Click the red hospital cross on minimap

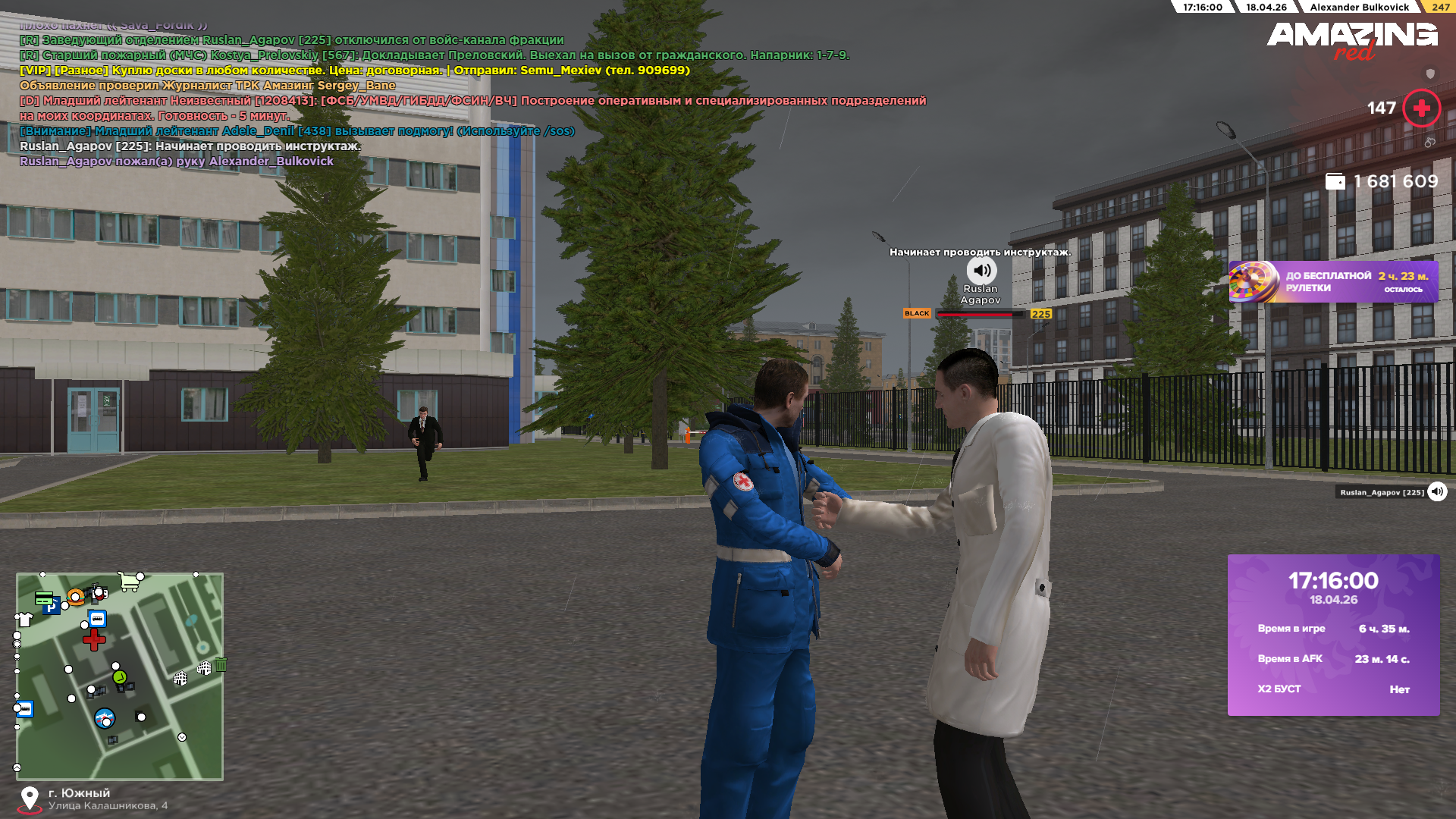(94, 640)
